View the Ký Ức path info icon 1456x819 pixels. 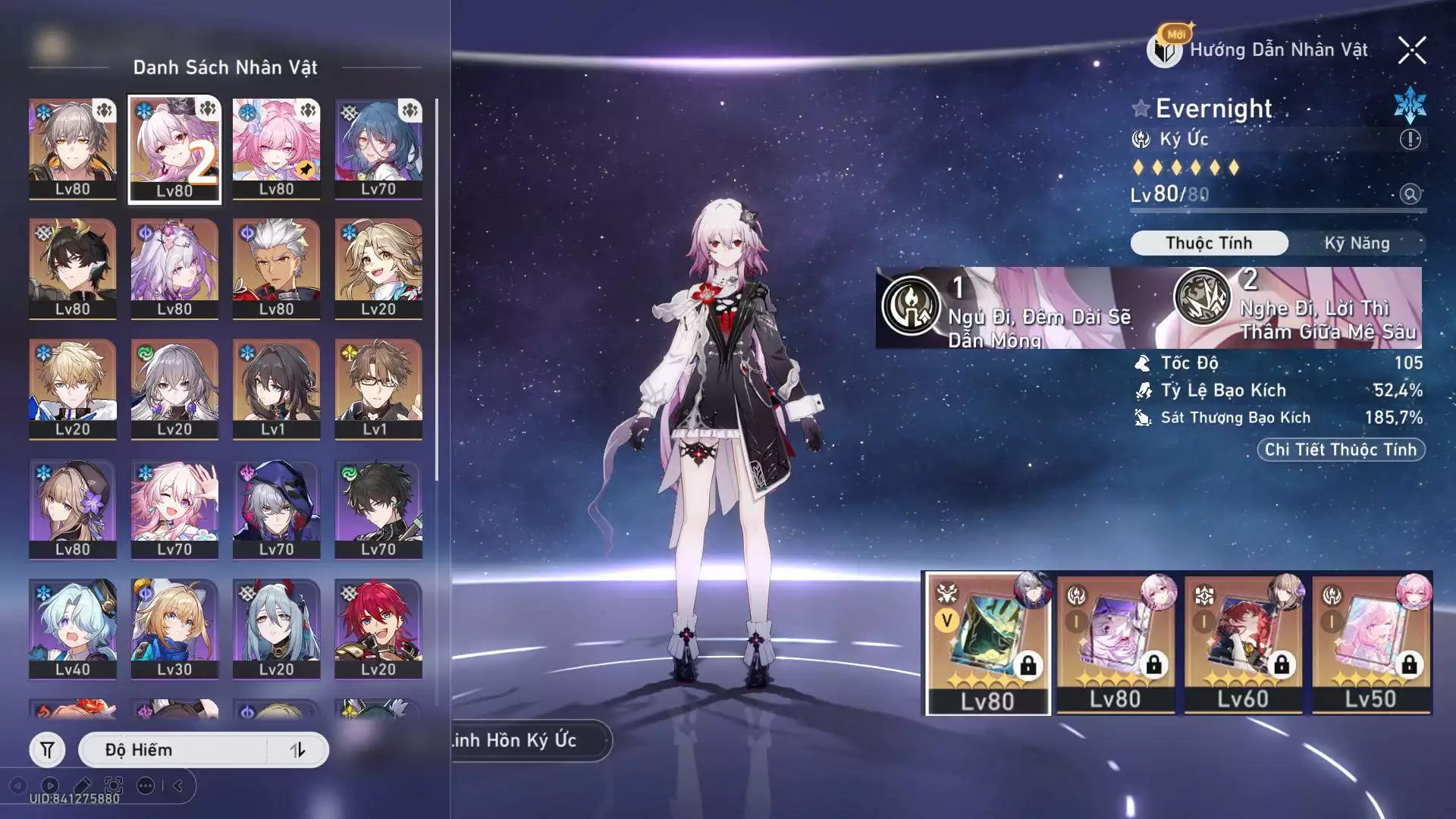point(1410,140)
